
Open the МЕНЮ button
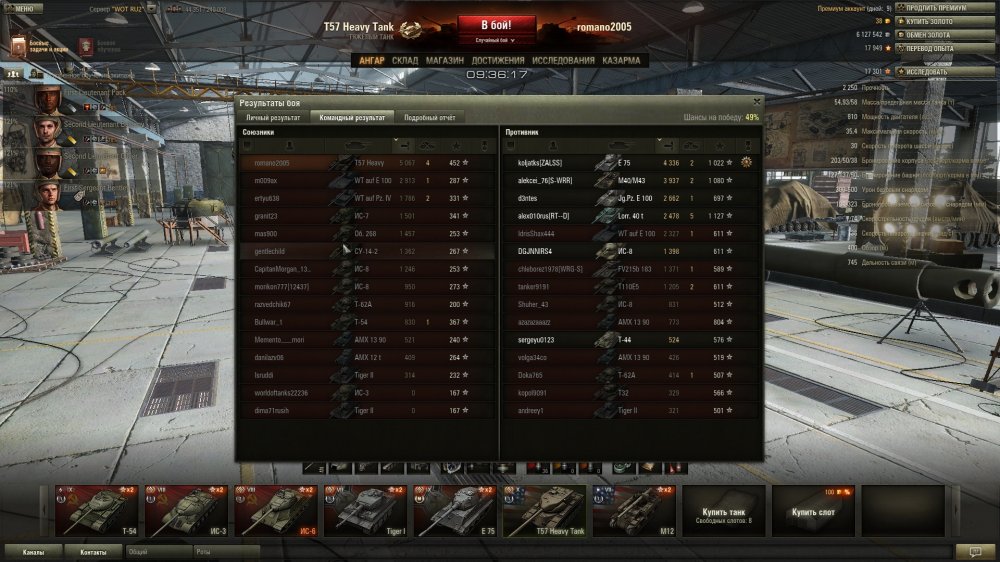(22, 7)
